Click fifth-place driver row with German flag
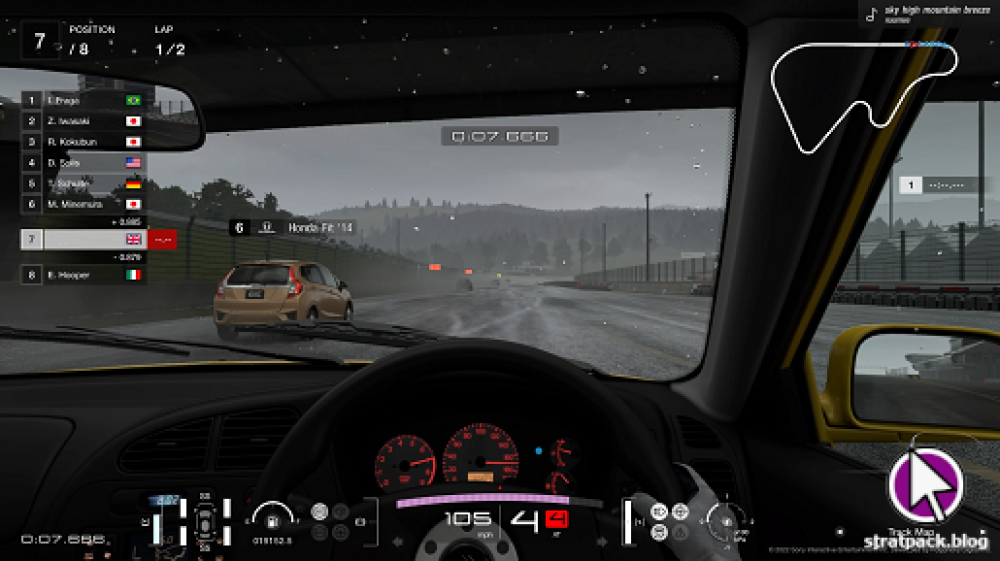 (84, 183)
